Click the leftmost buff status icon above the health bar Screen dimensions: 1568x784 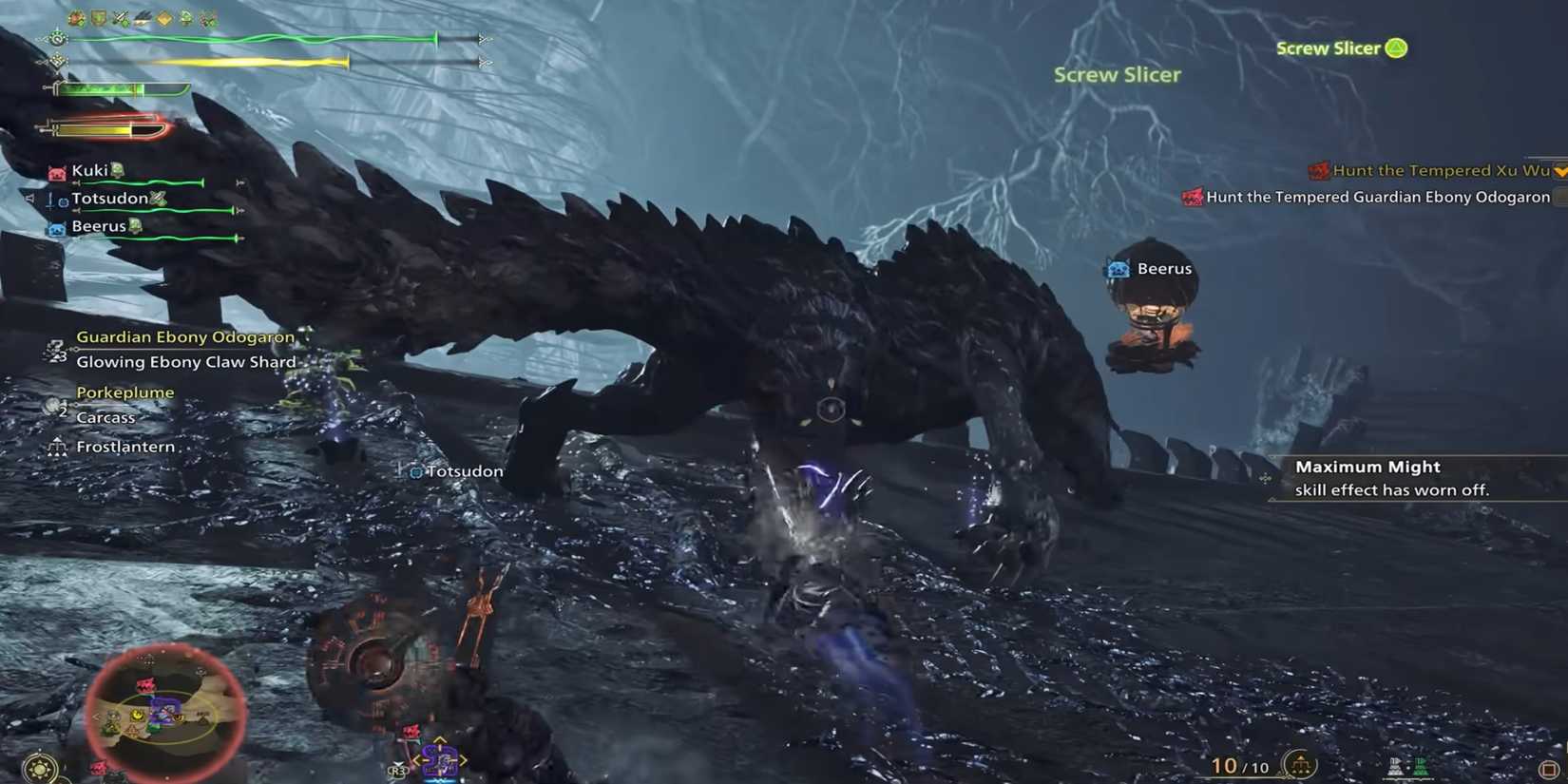coord(75,17)
